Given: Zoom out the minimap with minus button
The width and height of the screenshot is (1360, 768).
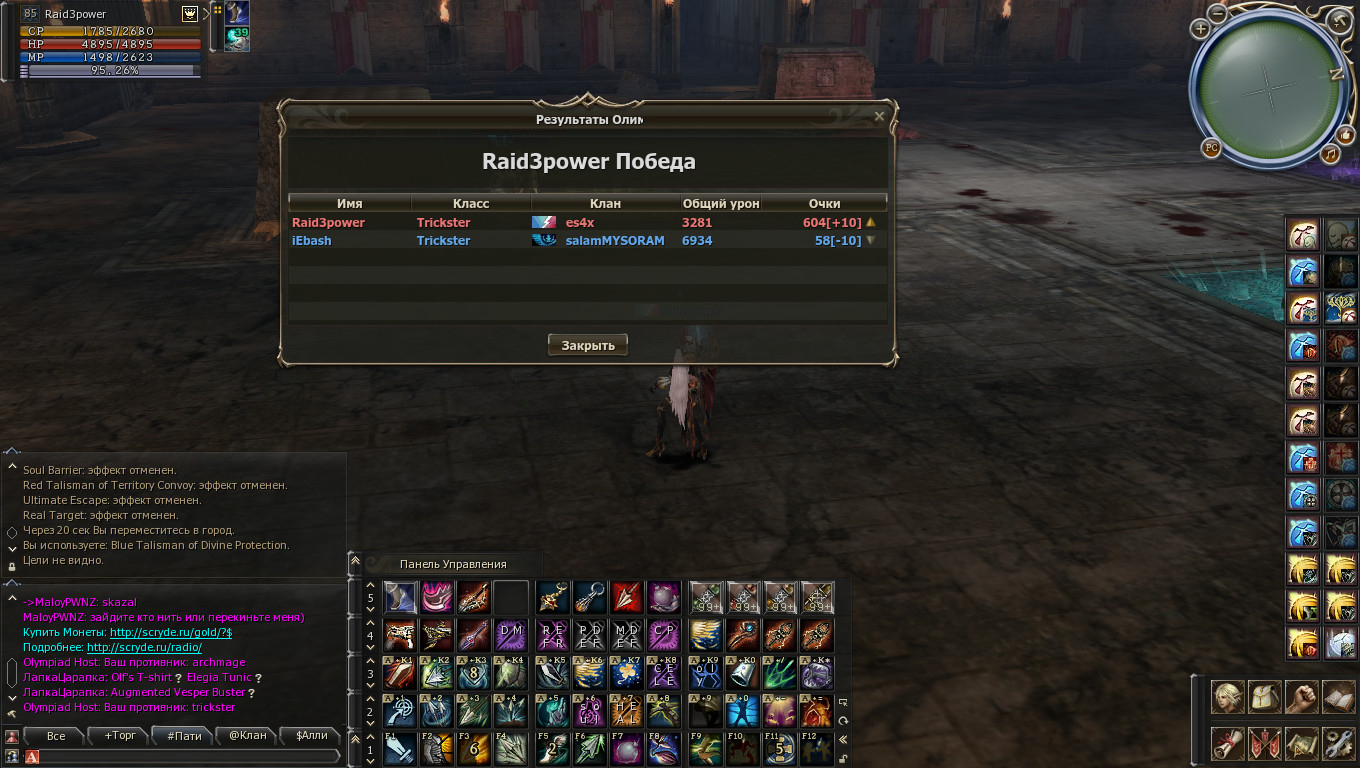Looking at the screenshot, I should click(1217, 14).
